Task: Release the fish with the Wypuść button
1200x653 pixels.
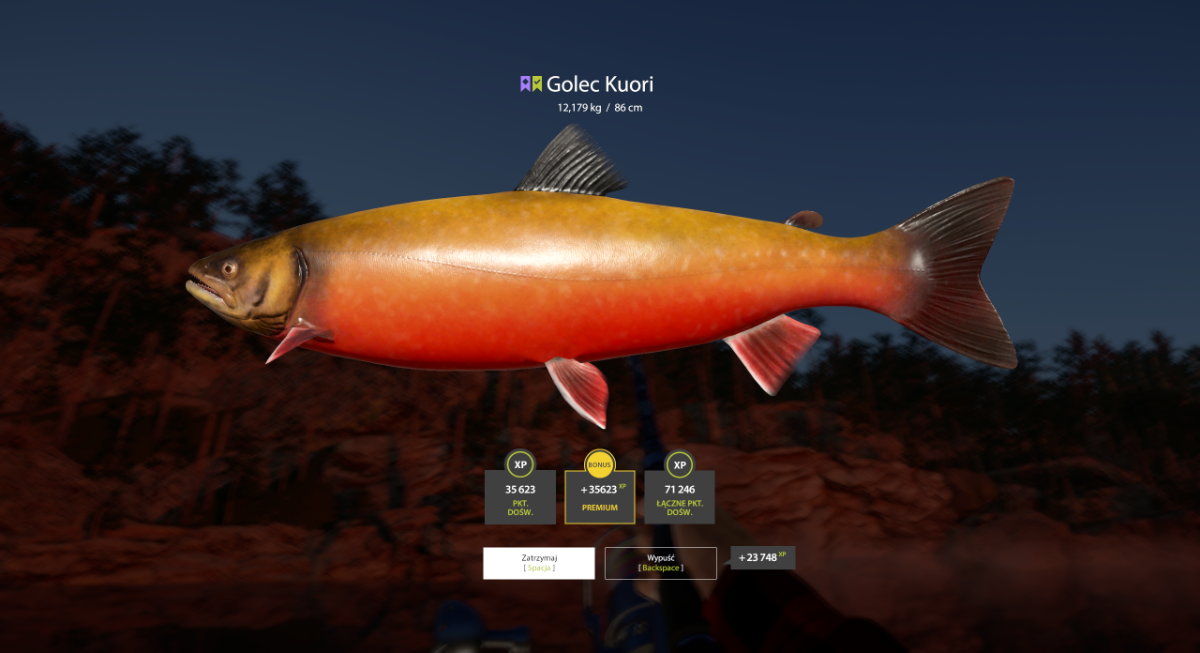Action: point(660,562)
